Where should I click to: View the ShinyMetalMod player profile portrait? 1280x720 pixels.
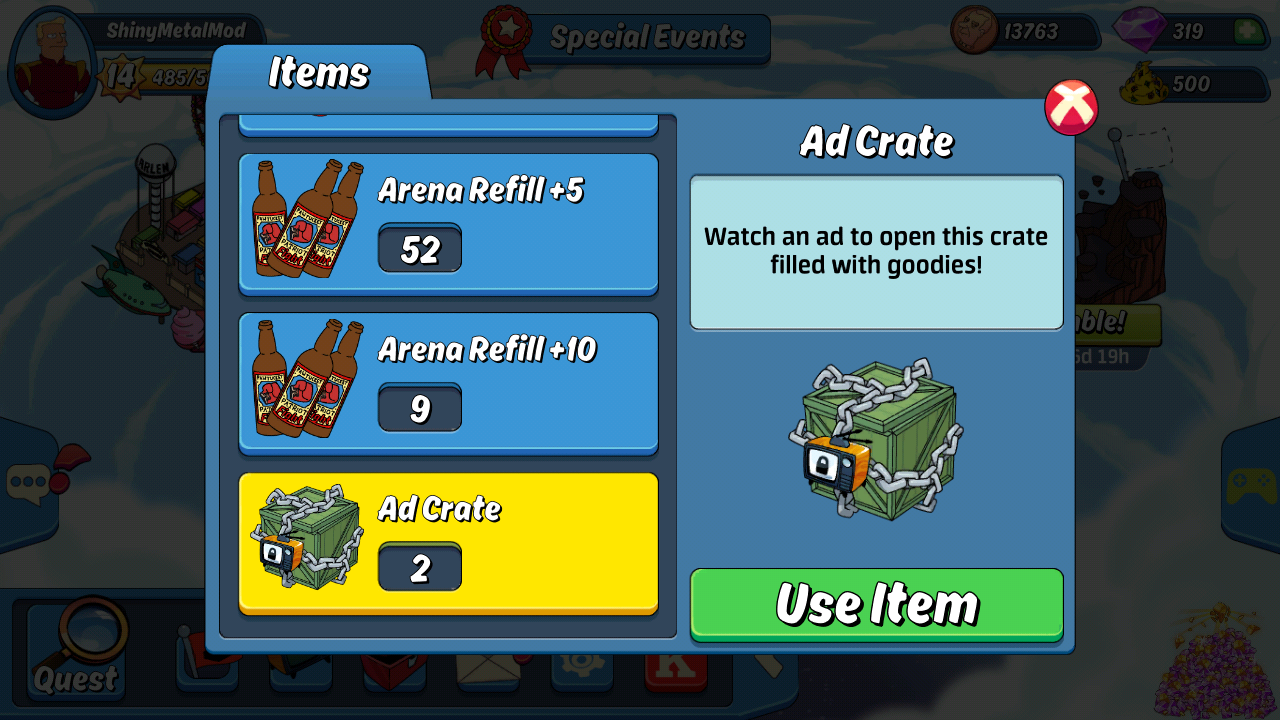coord(51,63)
